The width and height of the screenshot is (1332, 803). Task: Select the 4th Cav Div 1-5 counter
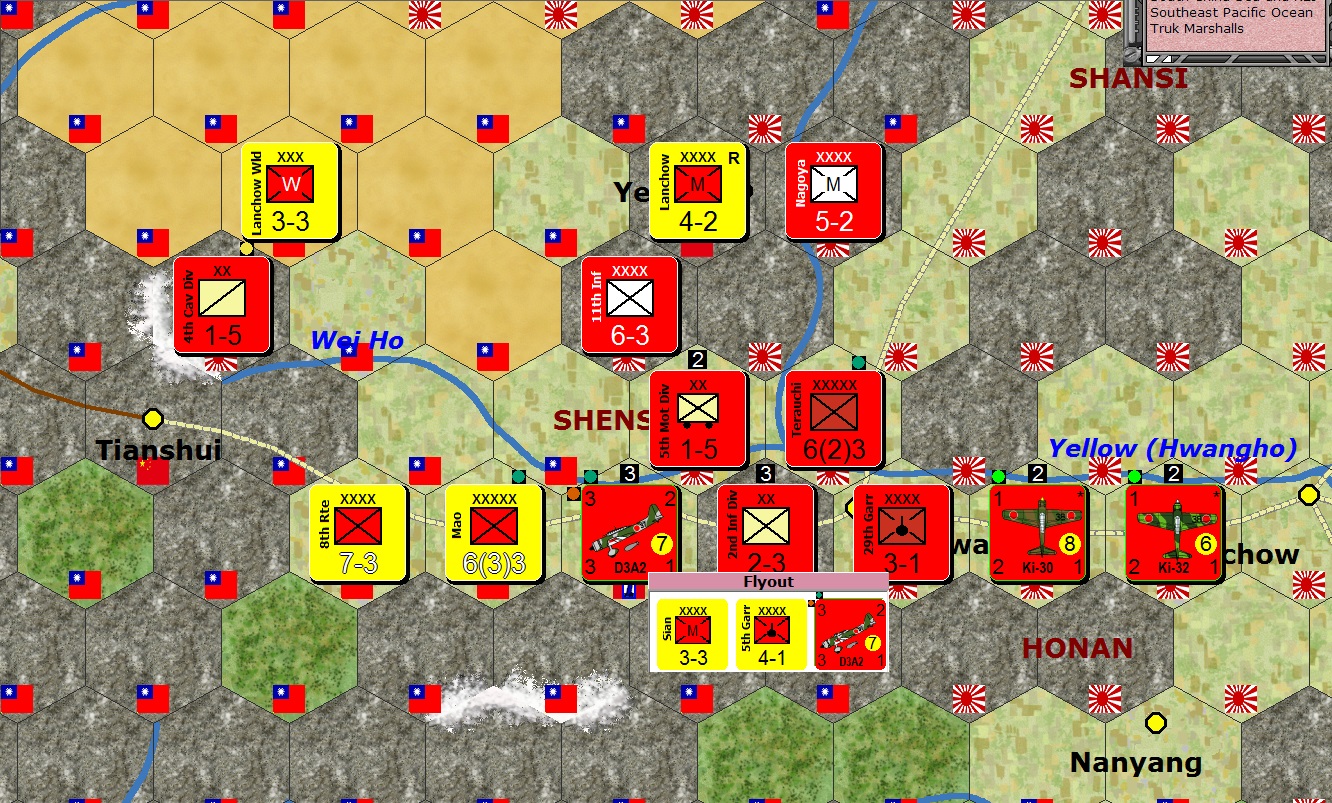222,305
